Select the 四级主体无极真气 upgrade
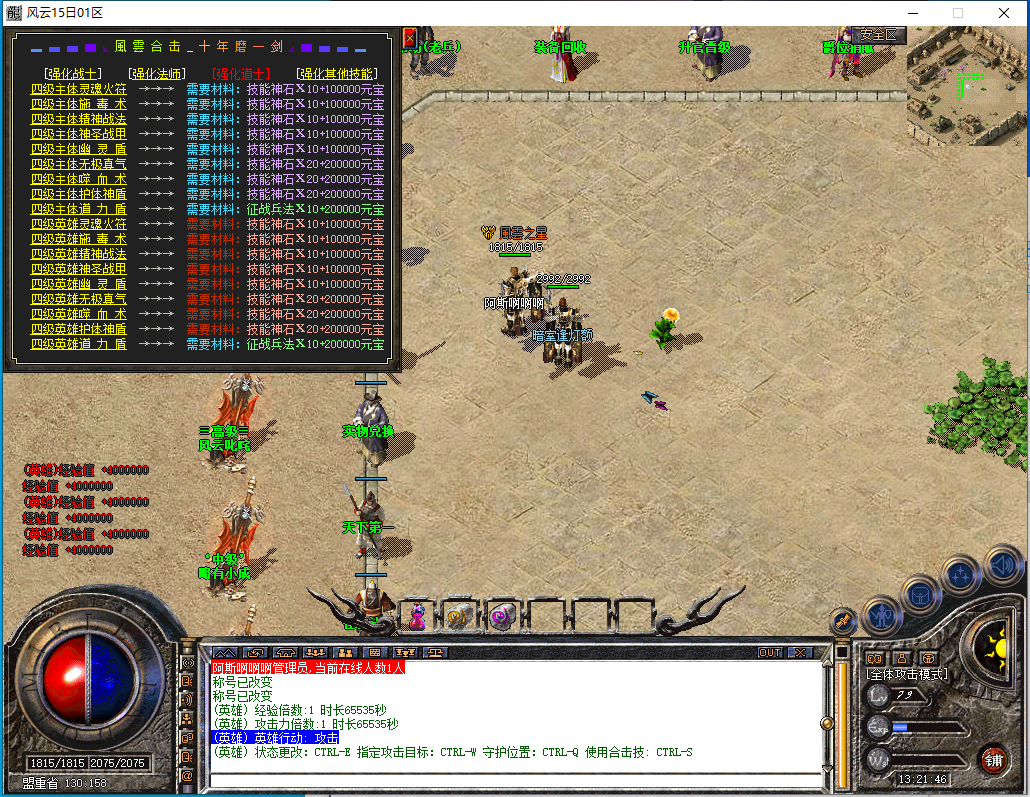 coord(79,164)
